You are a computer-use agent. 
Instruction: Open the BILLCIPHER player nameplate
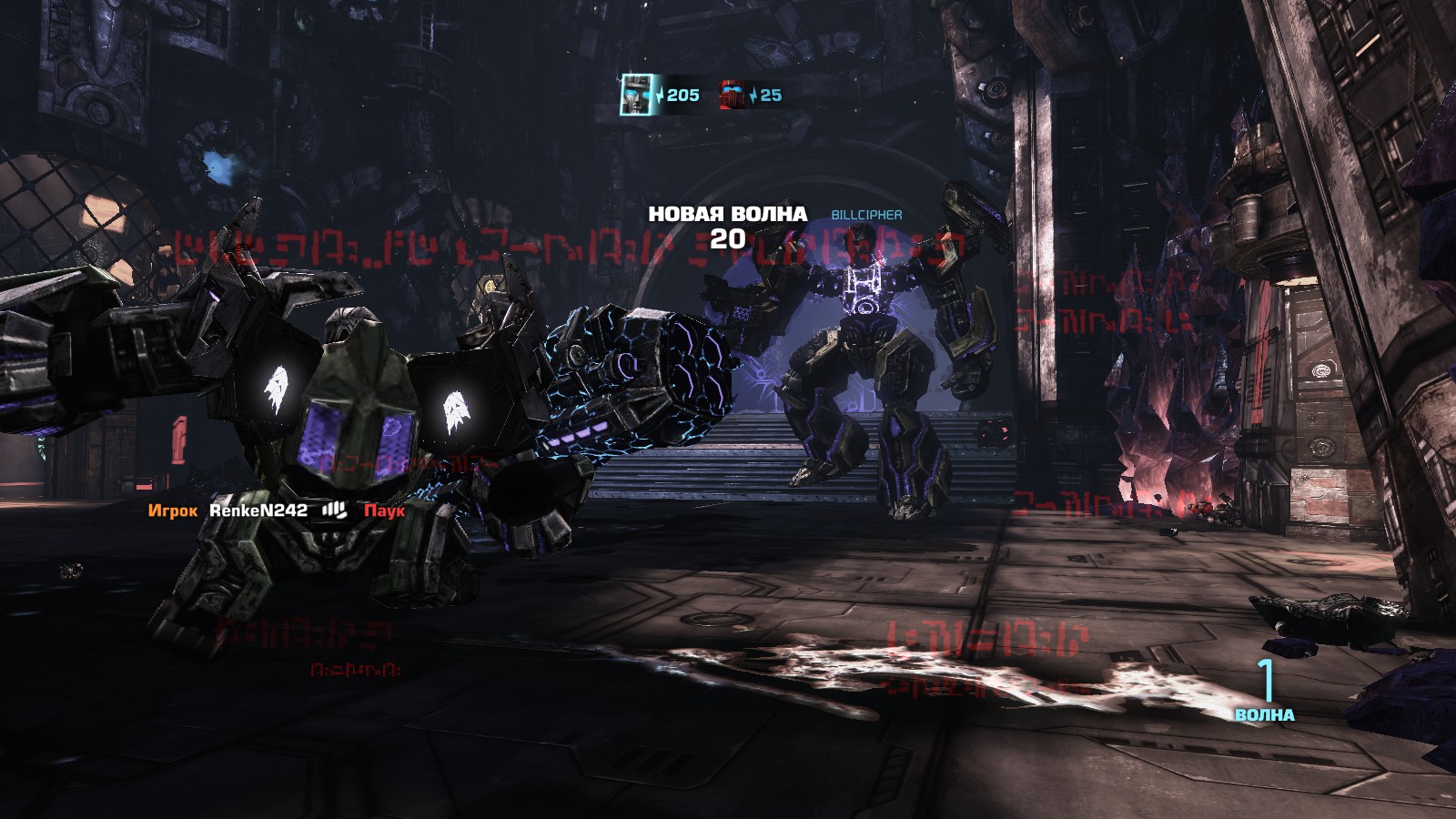click(865, 216)
